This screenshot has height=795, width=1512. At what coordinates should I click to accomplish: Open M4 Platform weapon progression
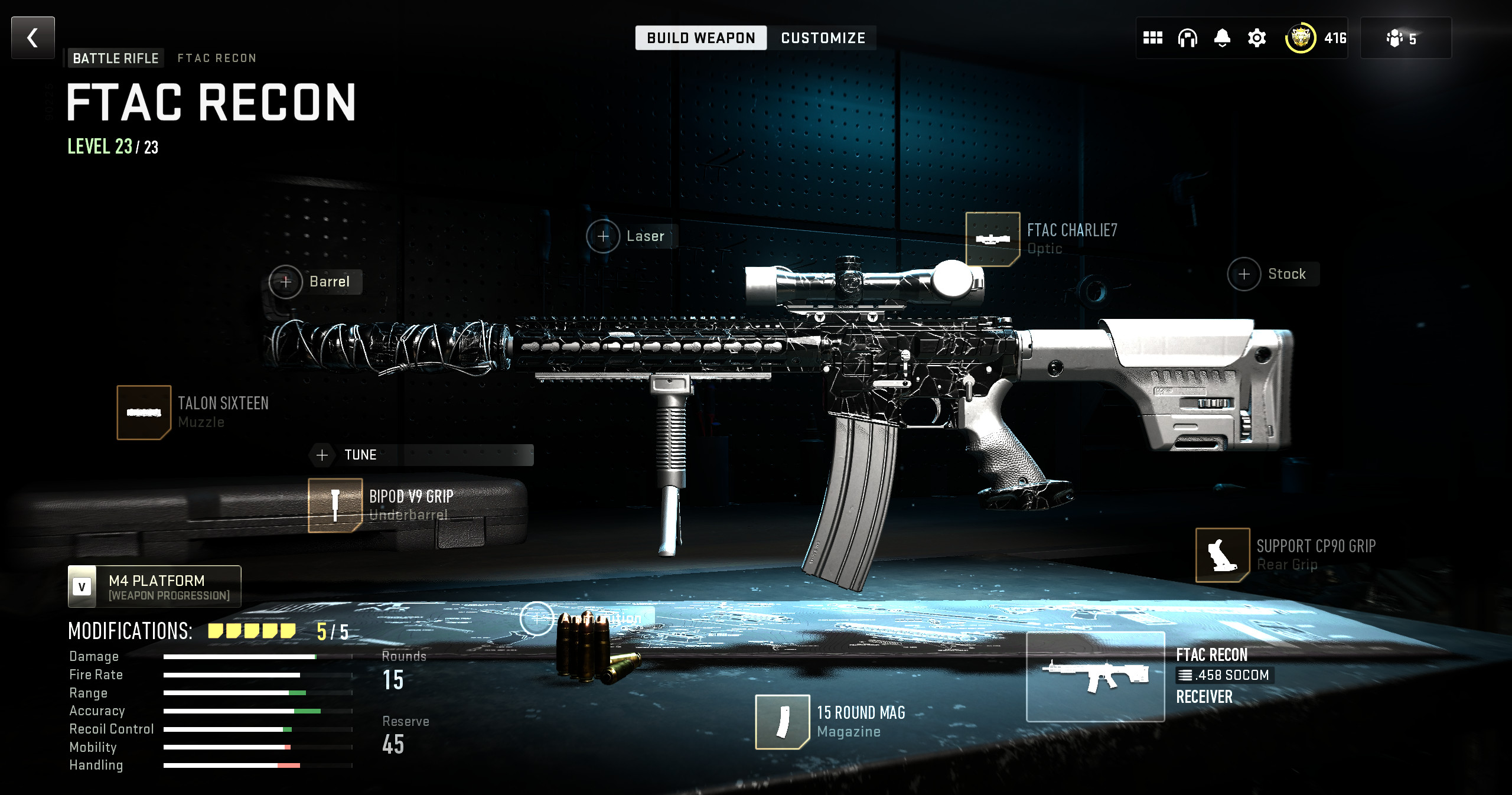[x=155, y=587]
